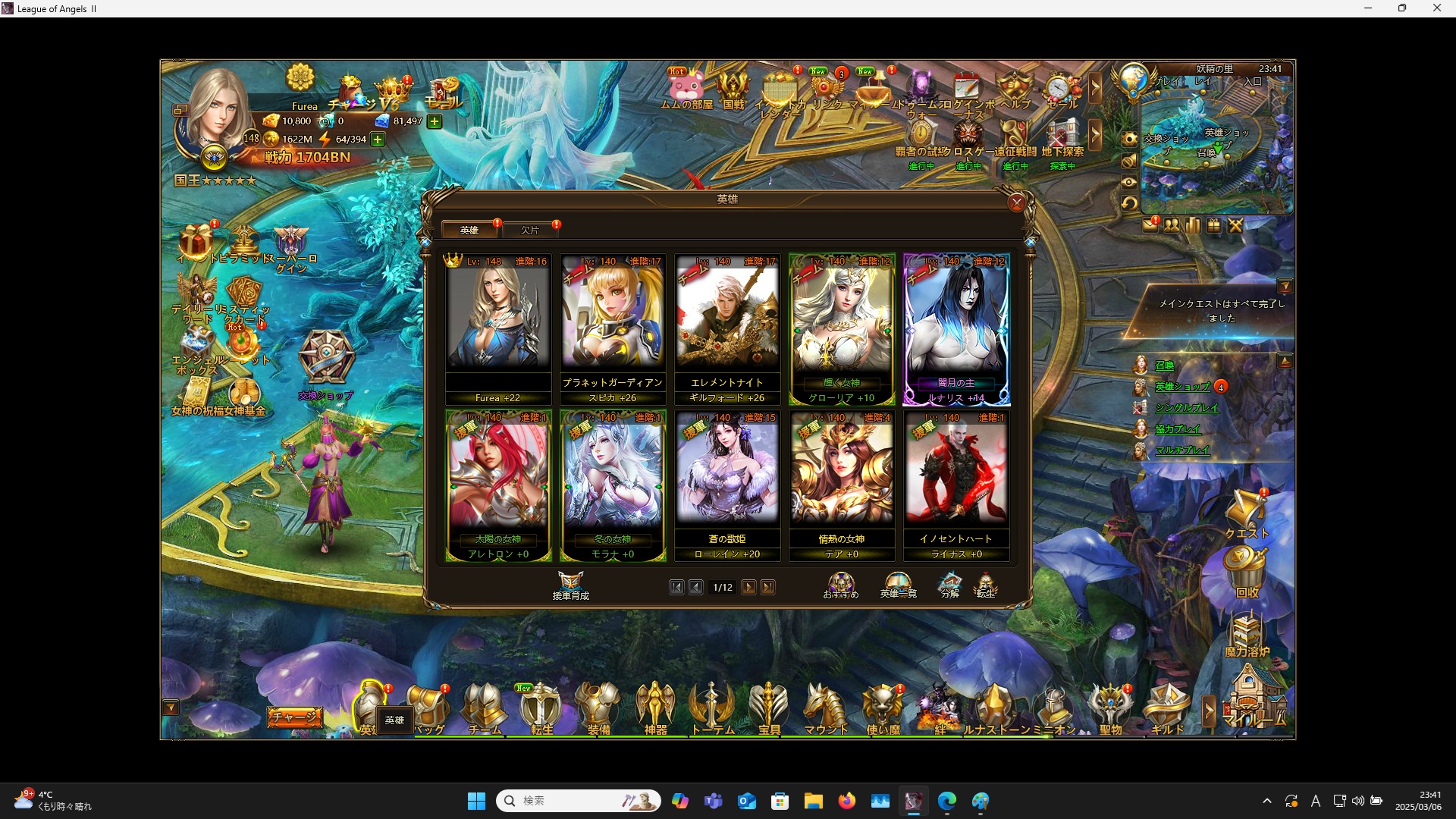Open the ヘルプ help icon
The width and height of the screenshot is (1456, 819).
pos(1014,86)
